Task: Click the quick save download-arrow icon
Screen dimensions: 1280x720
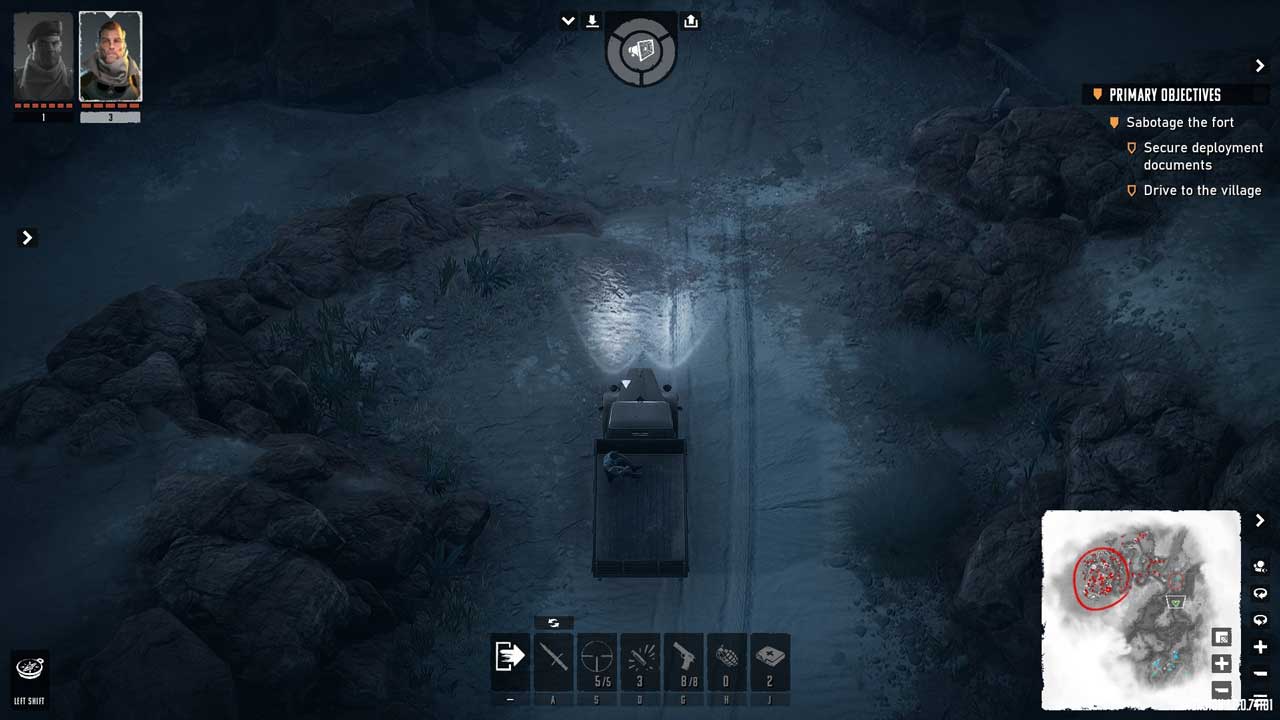Action: pyautogui.click(x=592, y=21)
